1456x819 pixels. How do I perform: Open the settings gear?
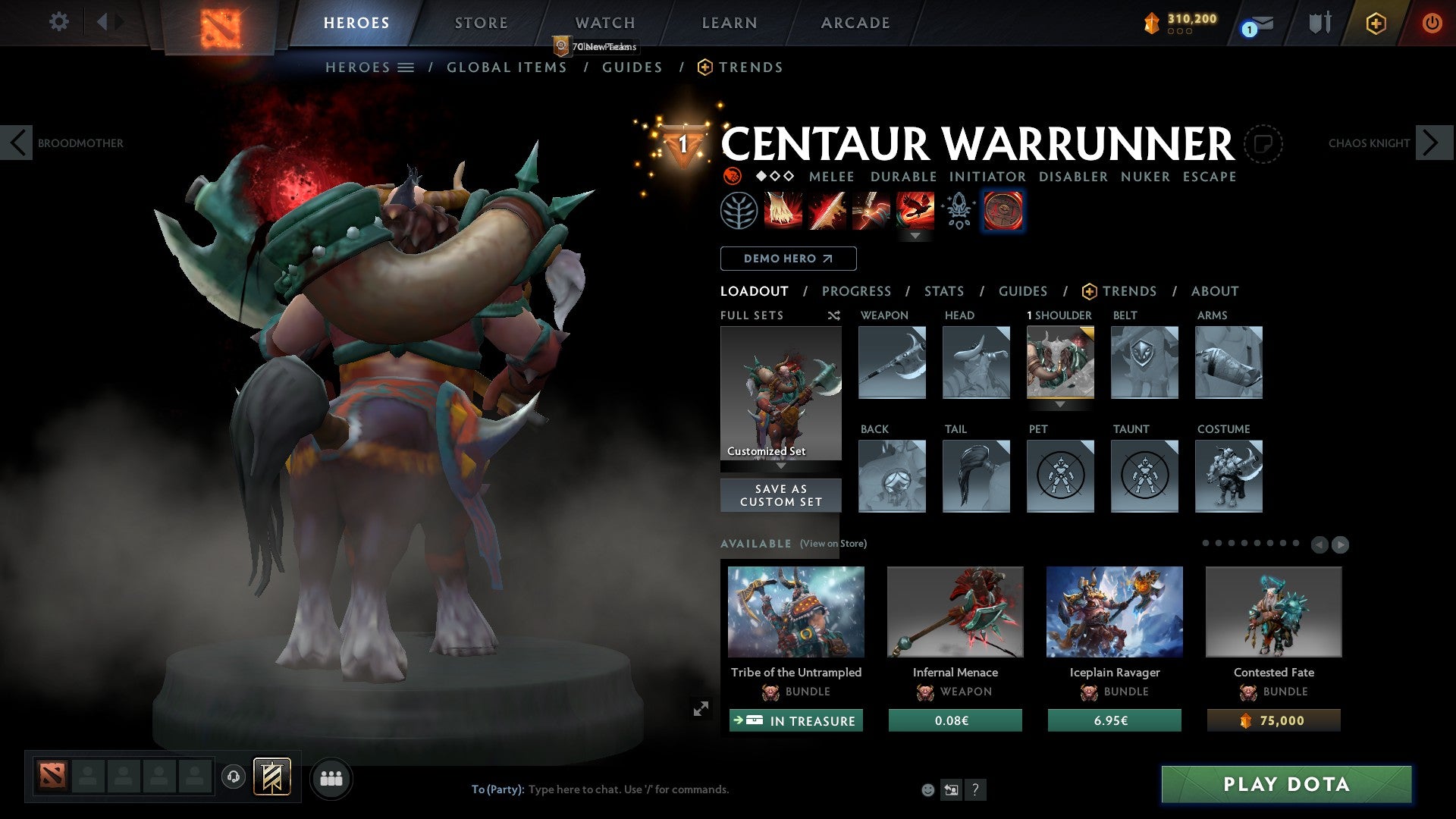pos(58,21)
